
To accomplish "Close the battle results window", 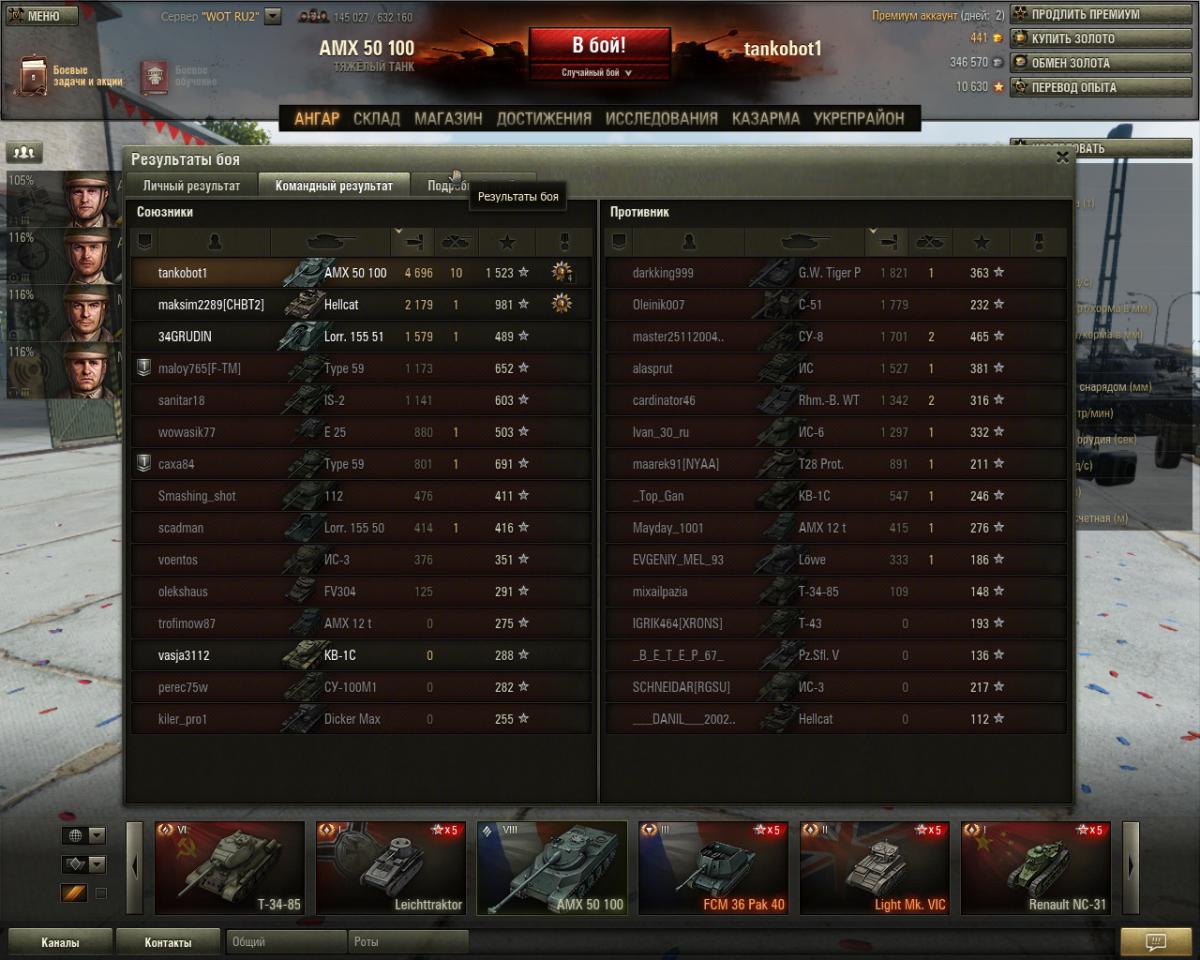I will tap(1062, 157).
